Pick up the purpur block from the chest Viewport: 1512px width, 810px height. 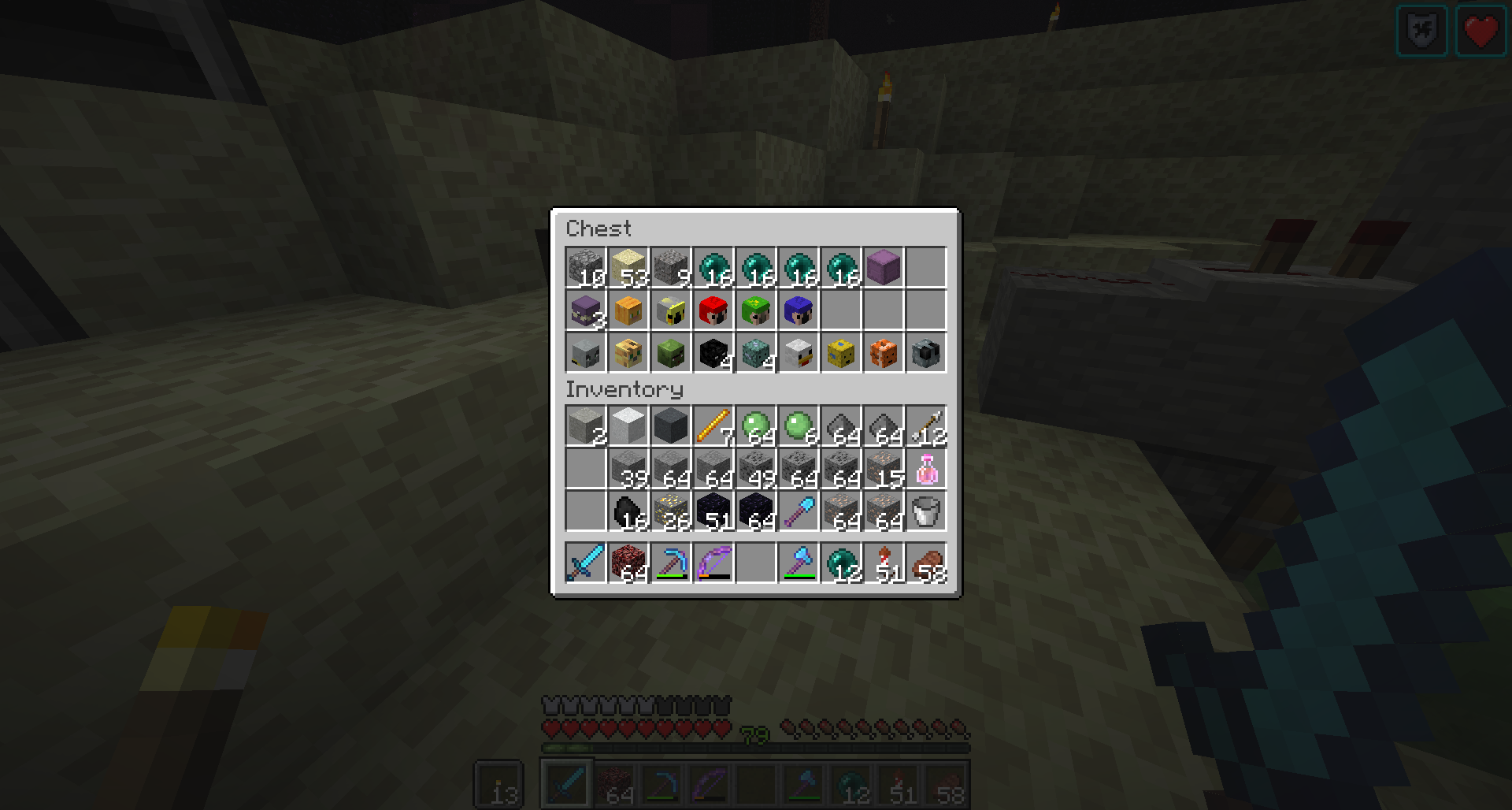click(x=882, y=268)
